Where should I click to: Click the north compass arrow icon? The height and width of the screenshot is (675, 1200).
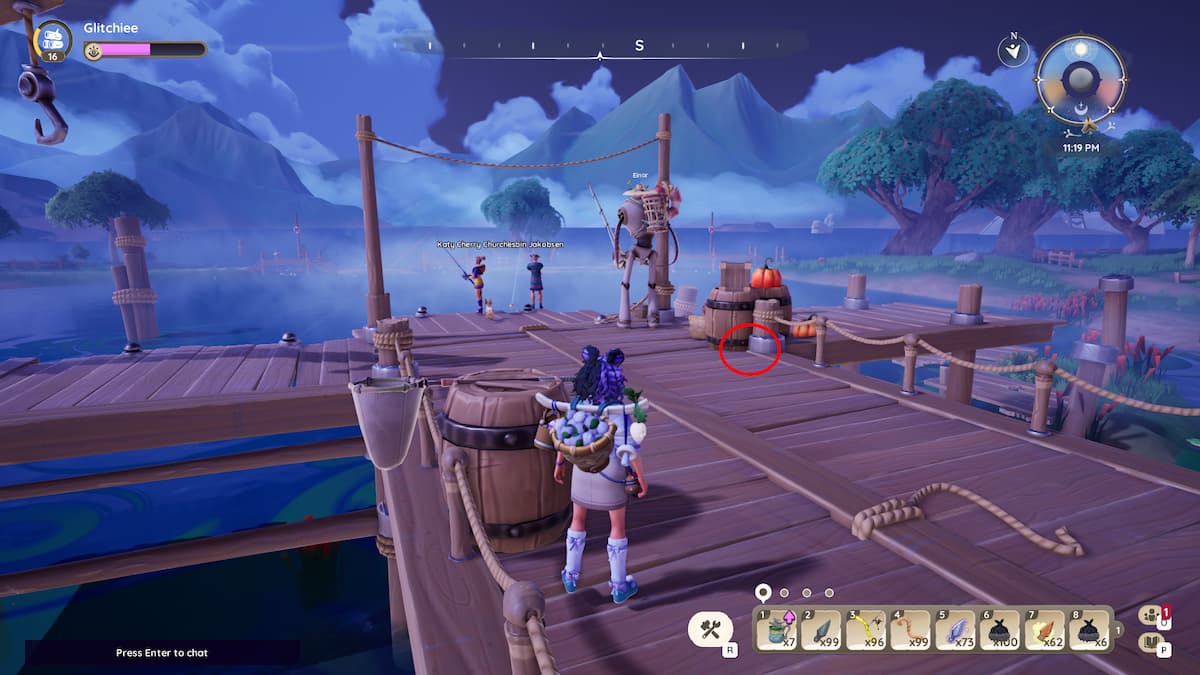click(x=1013, y=50)
